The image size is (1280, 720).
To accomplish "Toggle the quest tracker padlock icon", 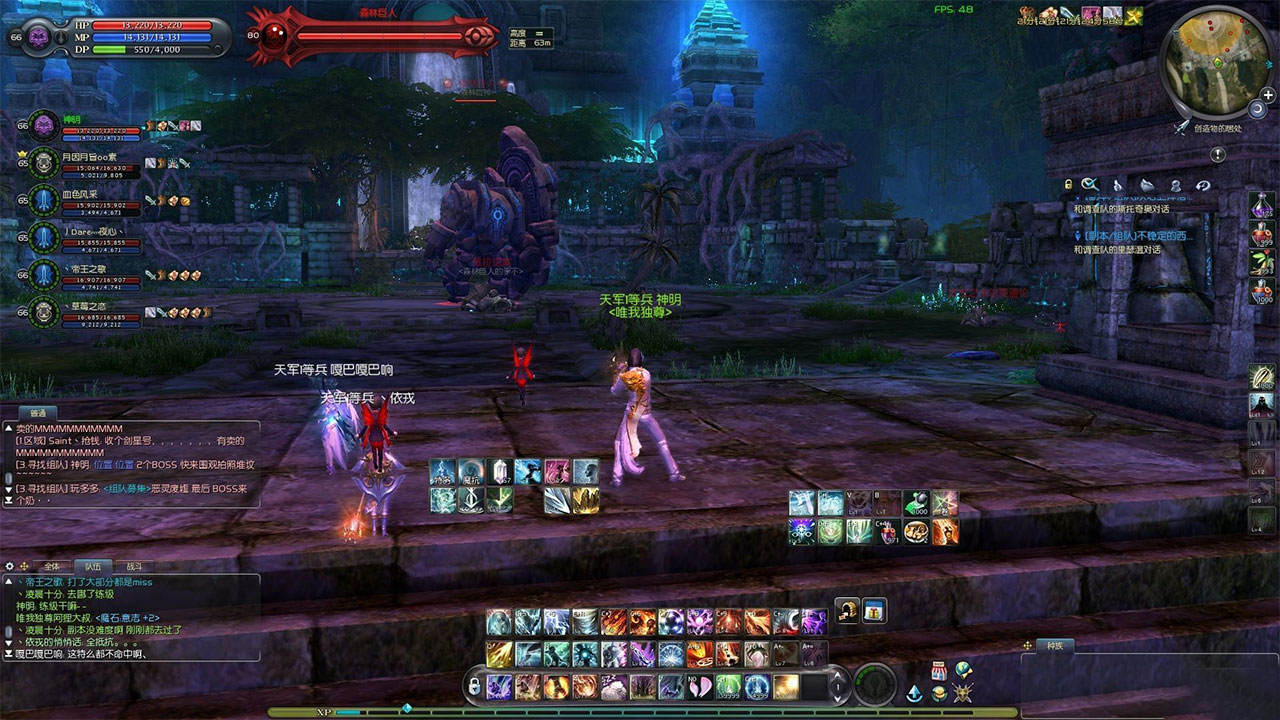I will click(1068, 185).
